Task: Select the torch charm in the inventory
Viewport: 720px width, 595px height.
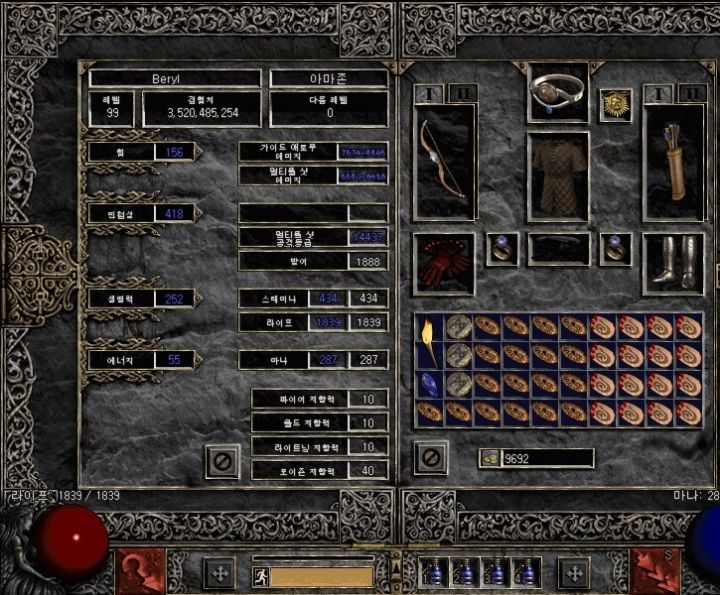Action: [x=430, y=340]
